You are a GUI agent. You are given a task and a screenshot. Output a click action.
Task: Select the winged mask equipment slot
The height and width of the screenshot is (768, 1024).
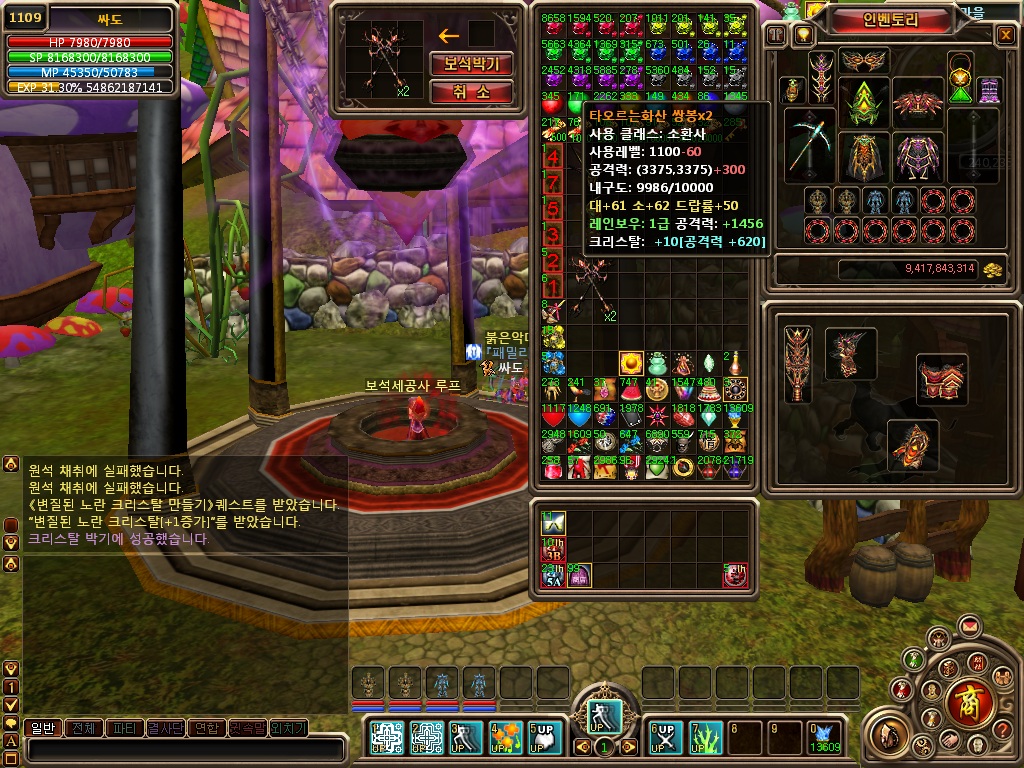click(x=863, y=61)
